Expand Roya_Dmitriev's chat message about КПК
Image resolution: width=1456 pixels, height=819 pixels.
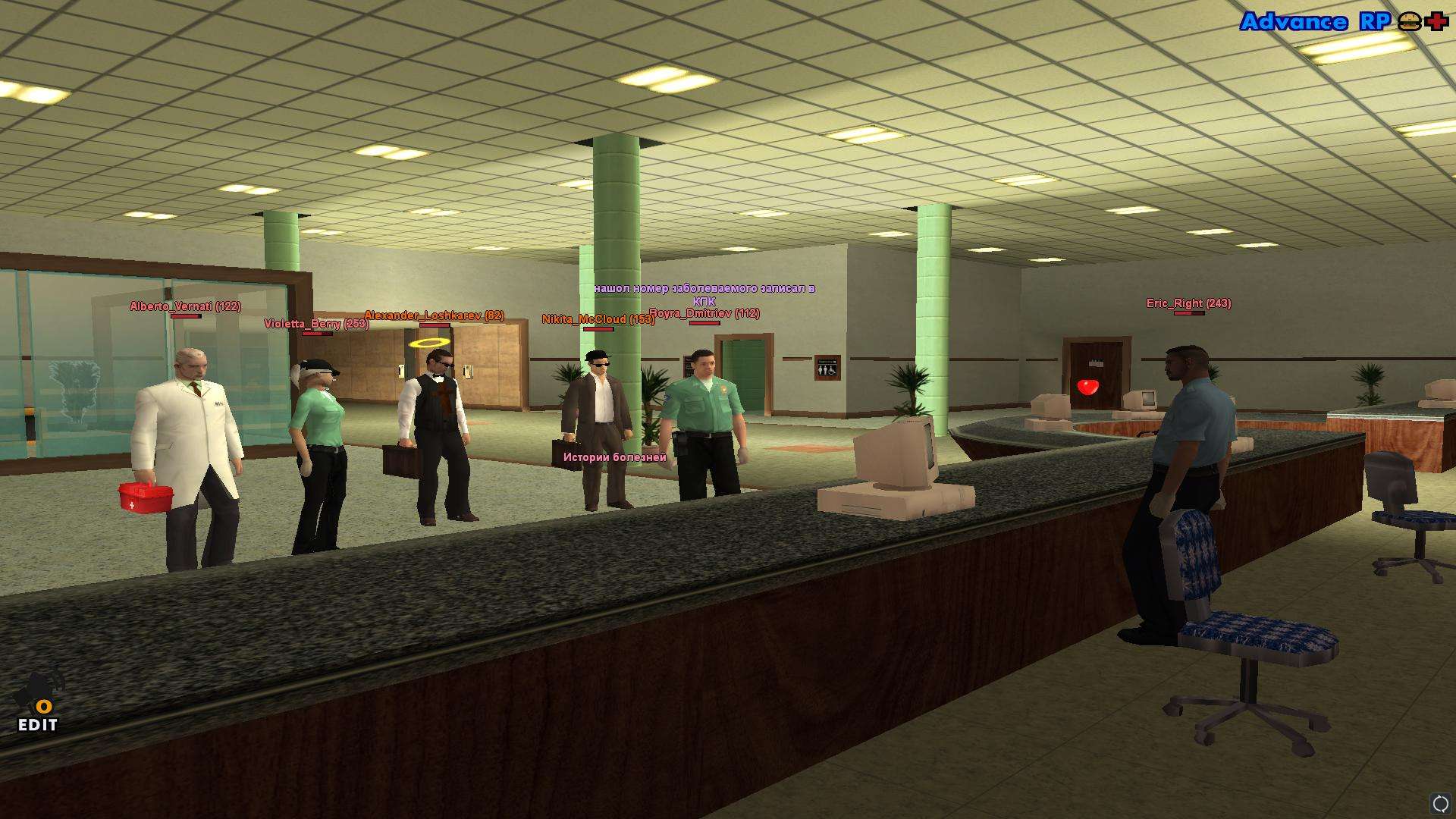click(x=704, y=294)
